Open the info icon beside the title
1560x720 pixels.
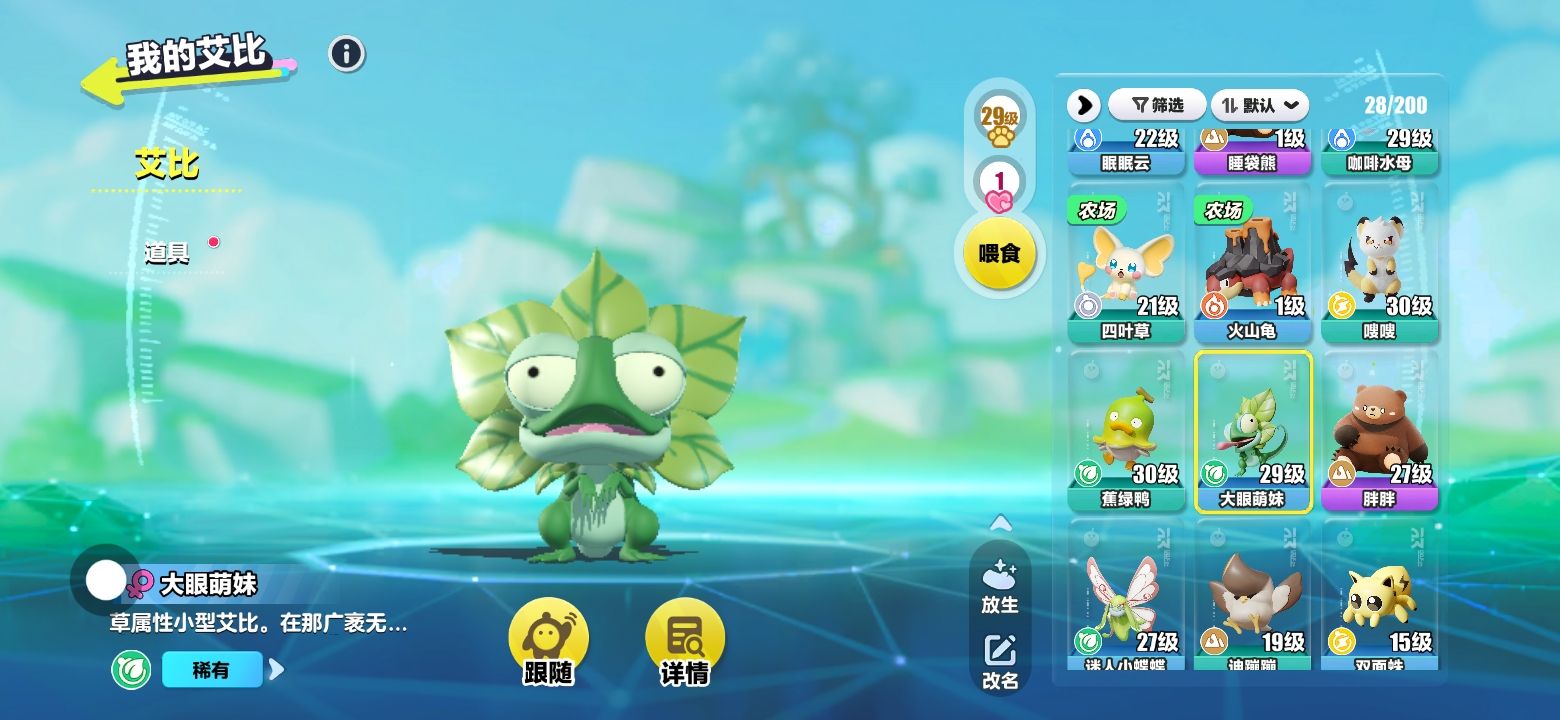click(x=347, y=54)
